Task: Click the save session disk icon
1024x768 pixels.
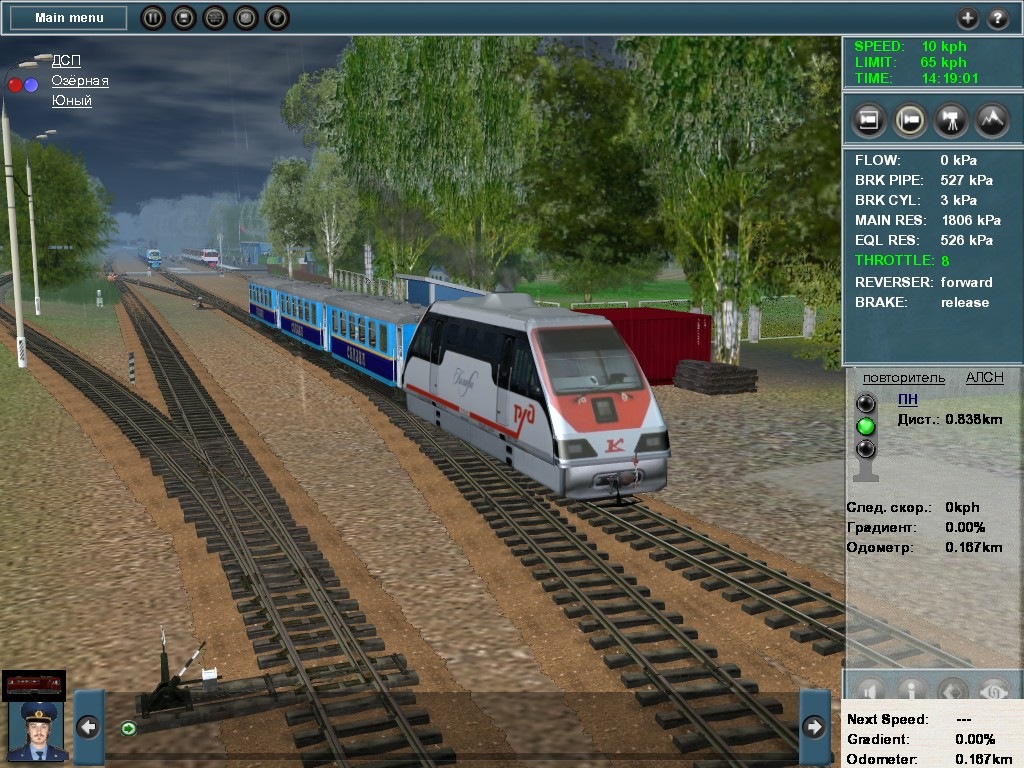Action: (x=184, y=18)
